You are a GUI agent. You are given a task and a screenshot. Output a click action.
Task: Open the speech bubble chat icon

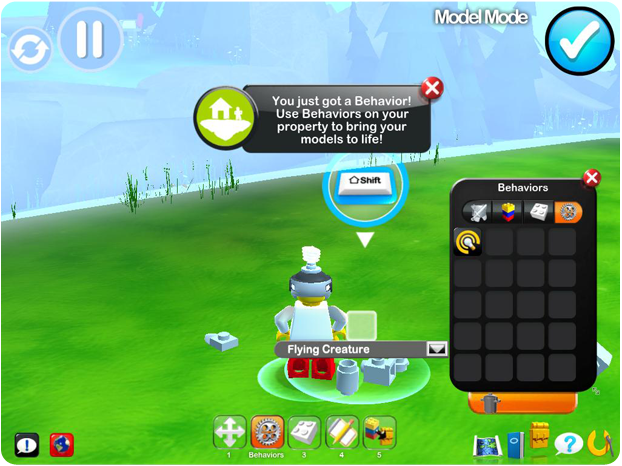point(27,444)
